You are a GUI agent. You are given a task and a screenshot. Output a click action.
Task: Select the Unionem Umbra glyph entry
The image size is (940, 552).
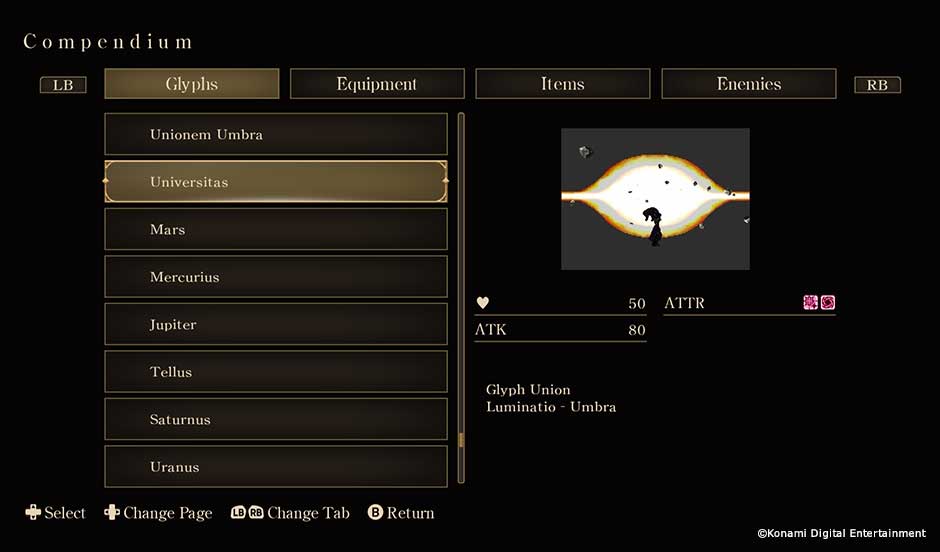pyautogui.click(x=276, y=134)
